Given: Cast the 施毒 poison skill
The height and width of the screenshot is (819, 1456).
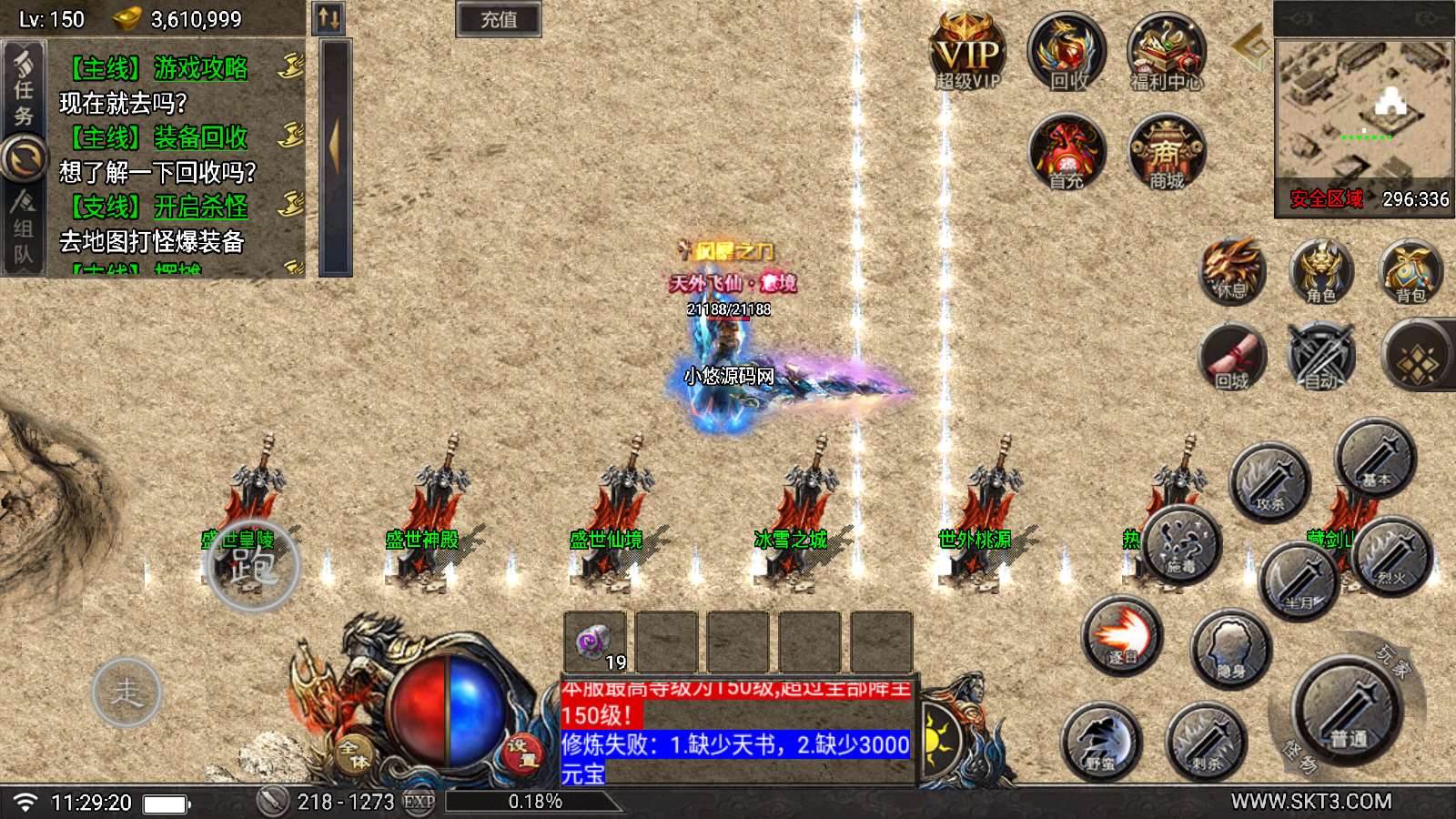Looking at the screenshot, I should pos(1181,543).
